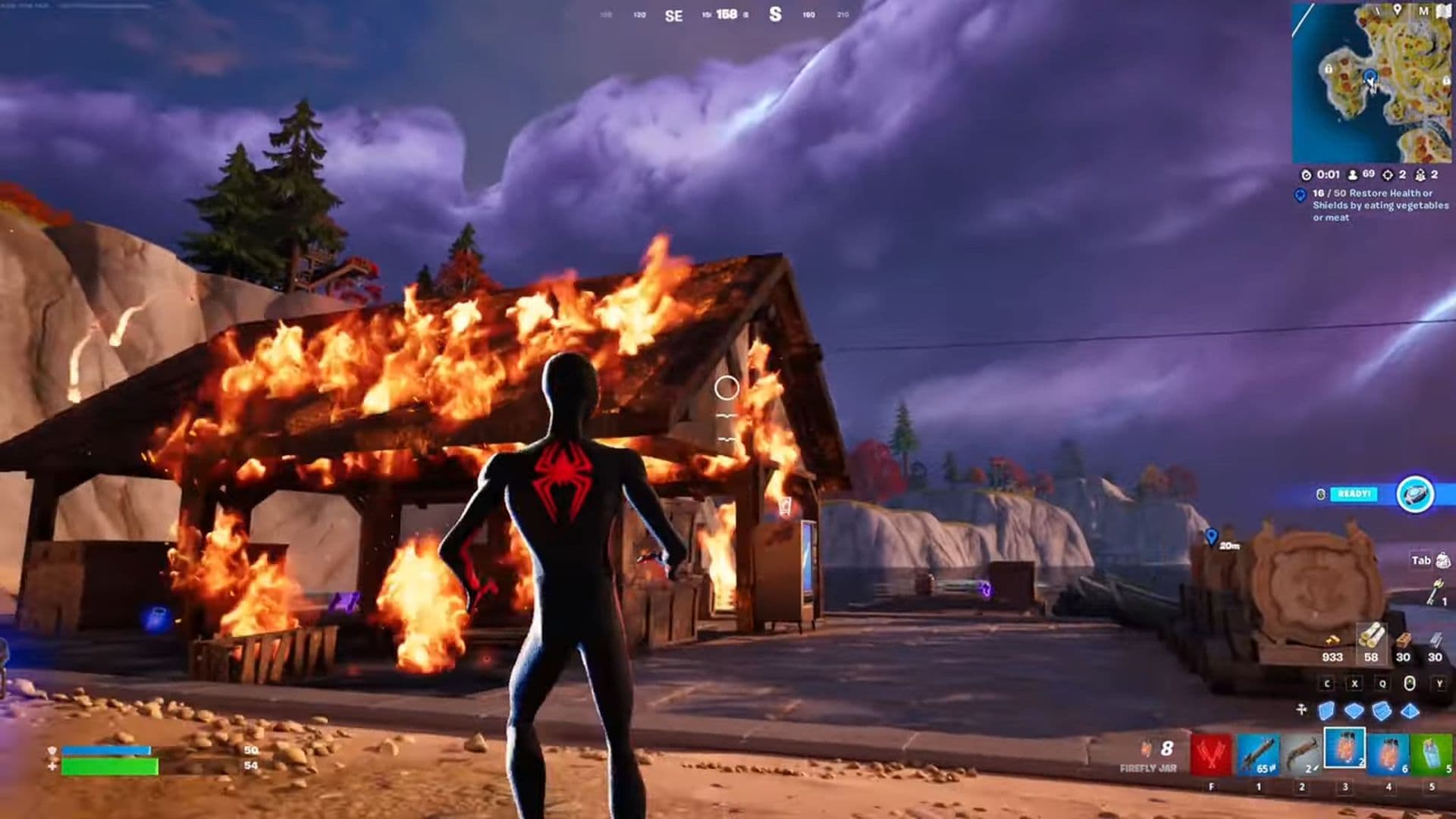
Task: Open the minimap in the top corner
Action: pos(1373,82)
